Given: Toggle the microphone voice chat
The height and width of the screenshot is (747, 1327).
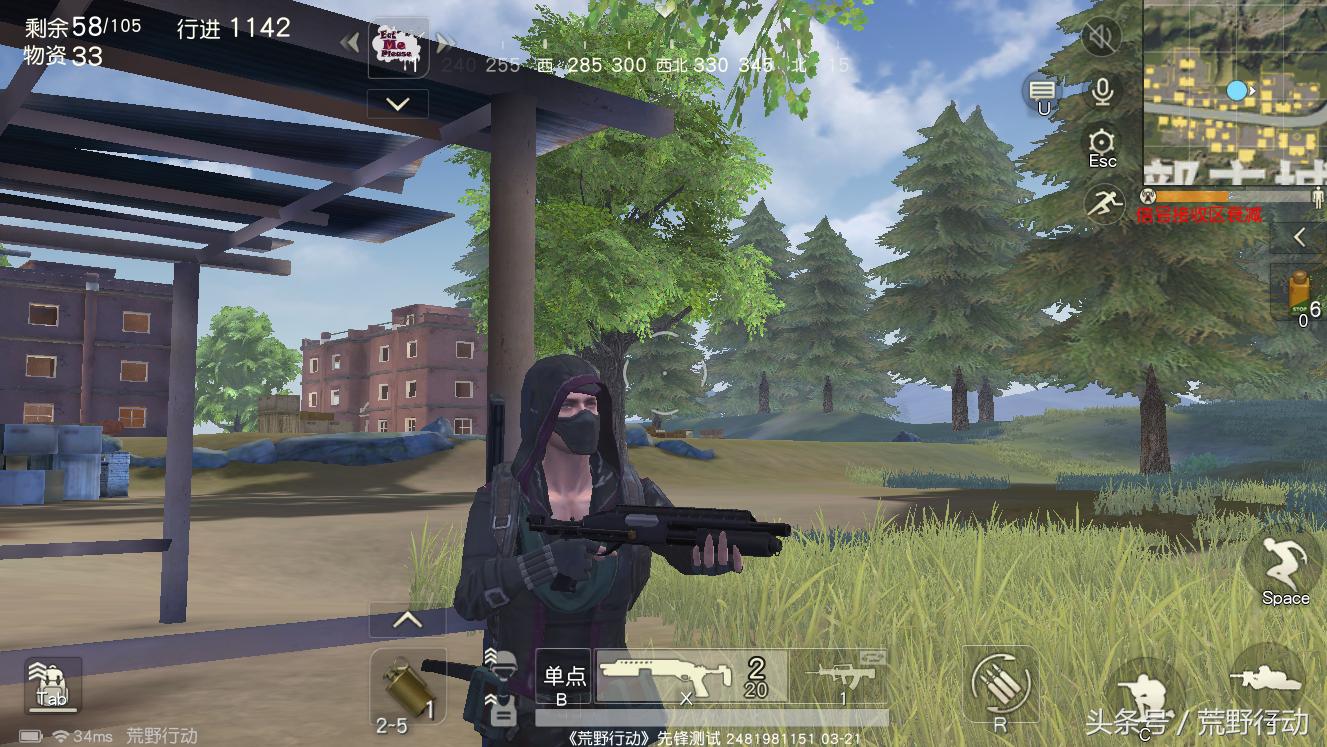Looking at the screenshot, I should 1102,93.
